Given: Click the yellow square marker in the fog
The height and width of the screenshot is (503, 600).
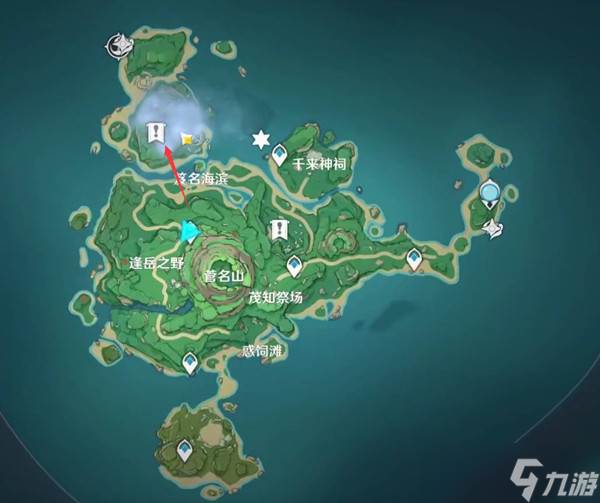Looking at the screenshot, I should click(186, 140).
